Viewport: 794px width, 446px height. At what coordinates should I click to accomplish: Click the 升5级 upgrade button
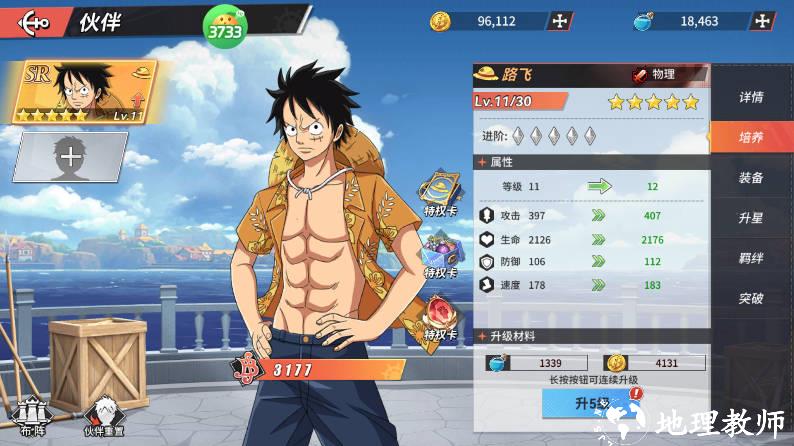pyautogui.click(x=590, y=403)
